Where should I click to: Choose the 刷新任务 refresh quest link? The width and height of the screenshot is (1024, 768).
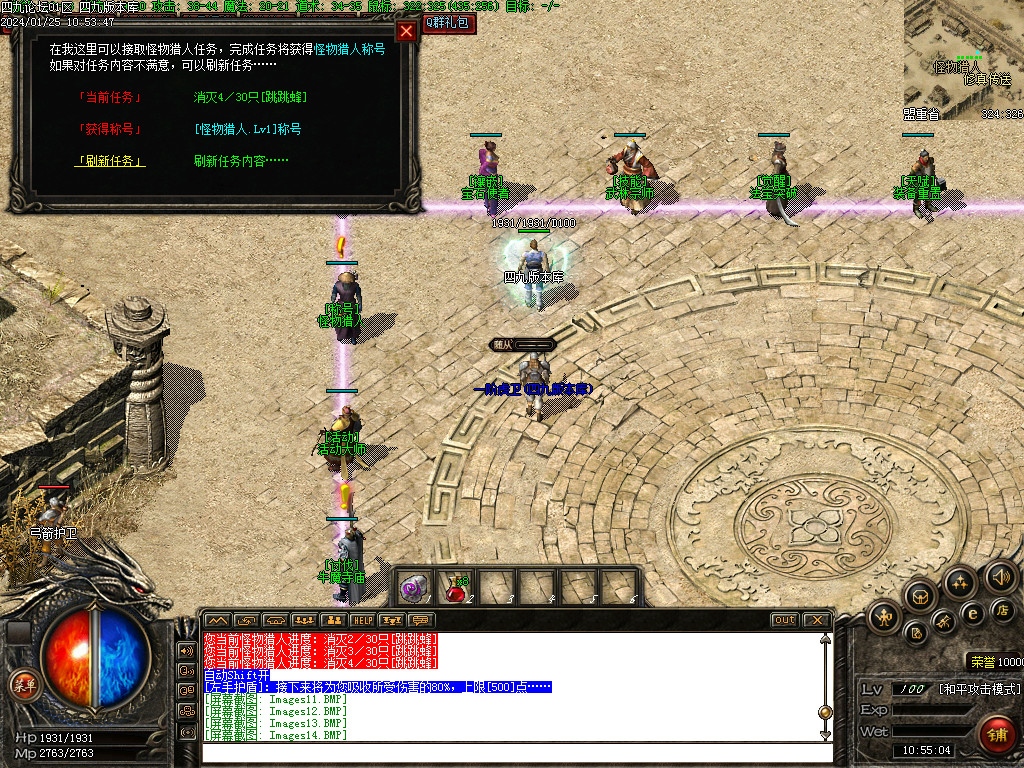(109, 161)
